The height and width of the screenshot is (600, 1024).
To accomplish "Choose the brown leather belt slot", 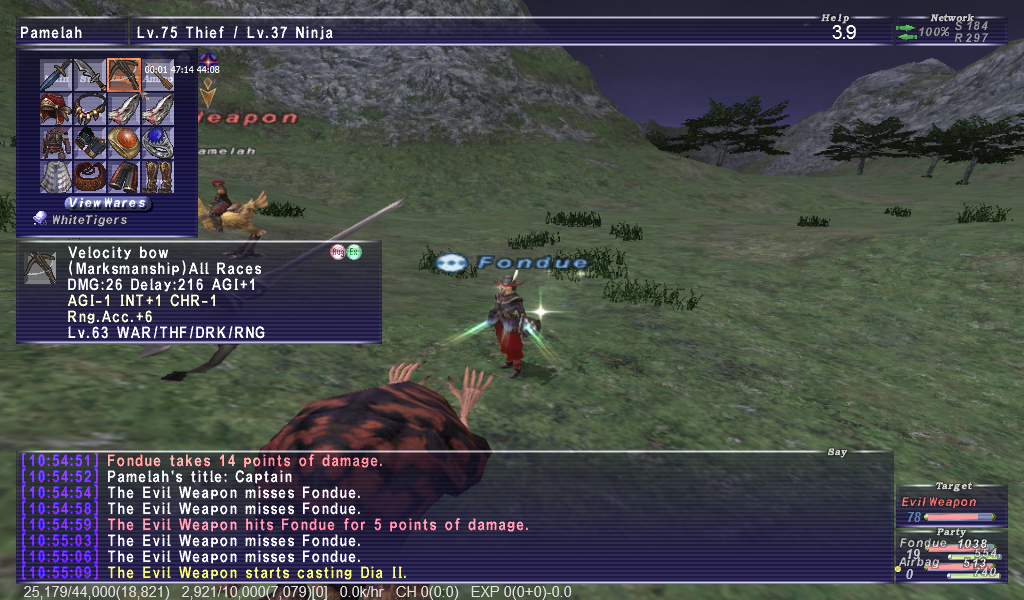I will point(90,176).
